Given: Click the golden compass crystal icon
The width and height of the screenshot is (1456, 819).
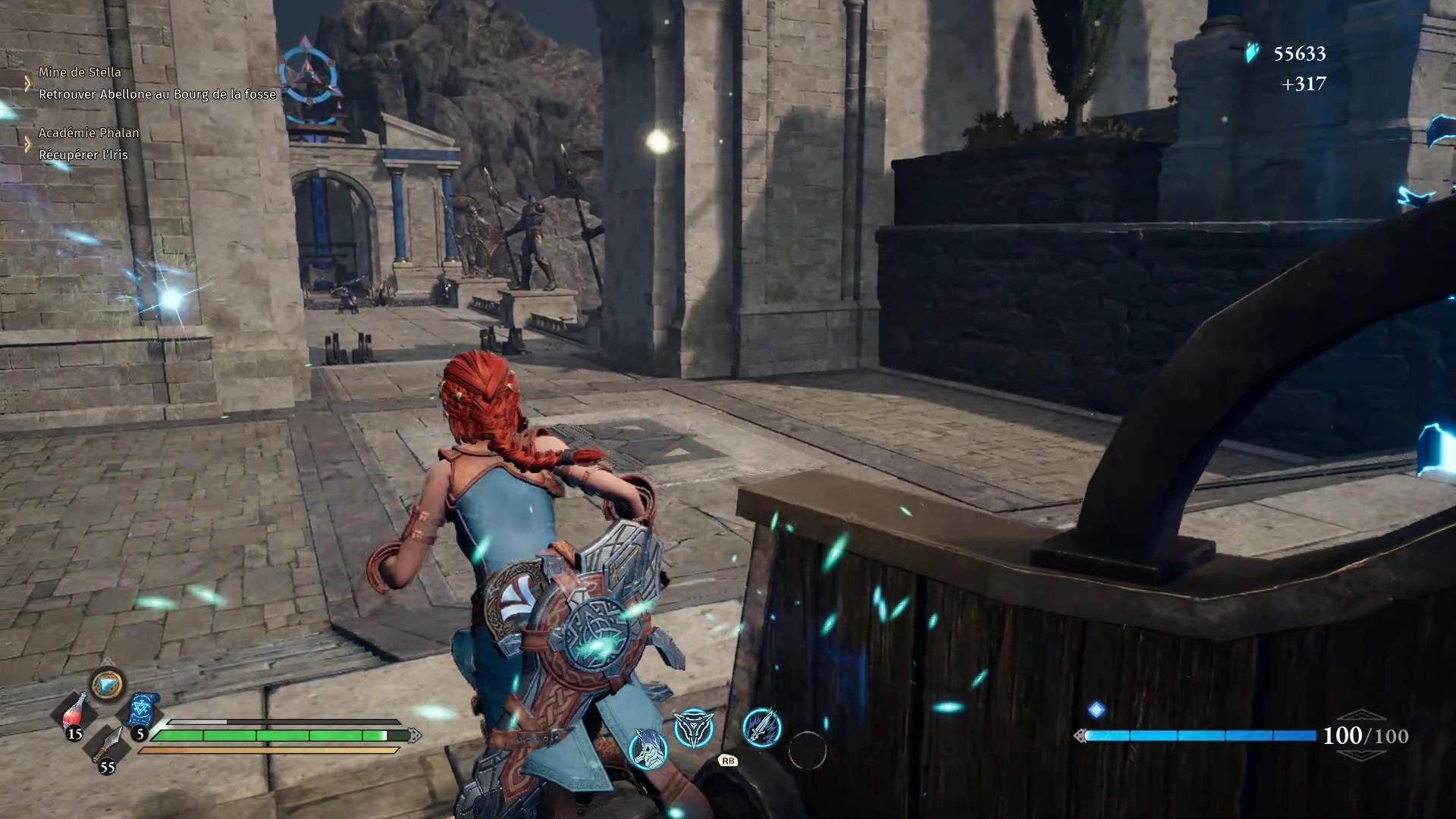Looking at the screenshot, I should point(108,685).
